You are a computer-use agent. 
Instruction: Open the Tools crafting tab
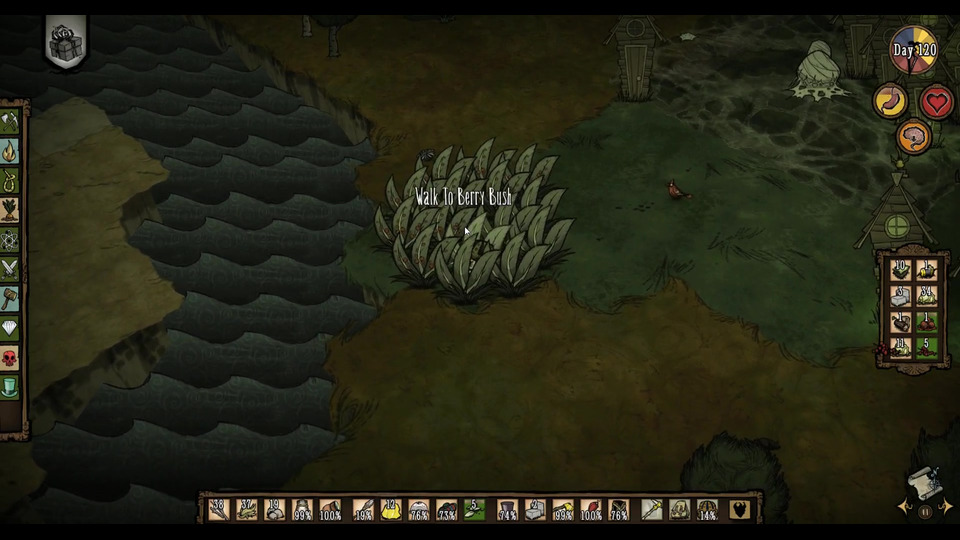pos(9,123)
